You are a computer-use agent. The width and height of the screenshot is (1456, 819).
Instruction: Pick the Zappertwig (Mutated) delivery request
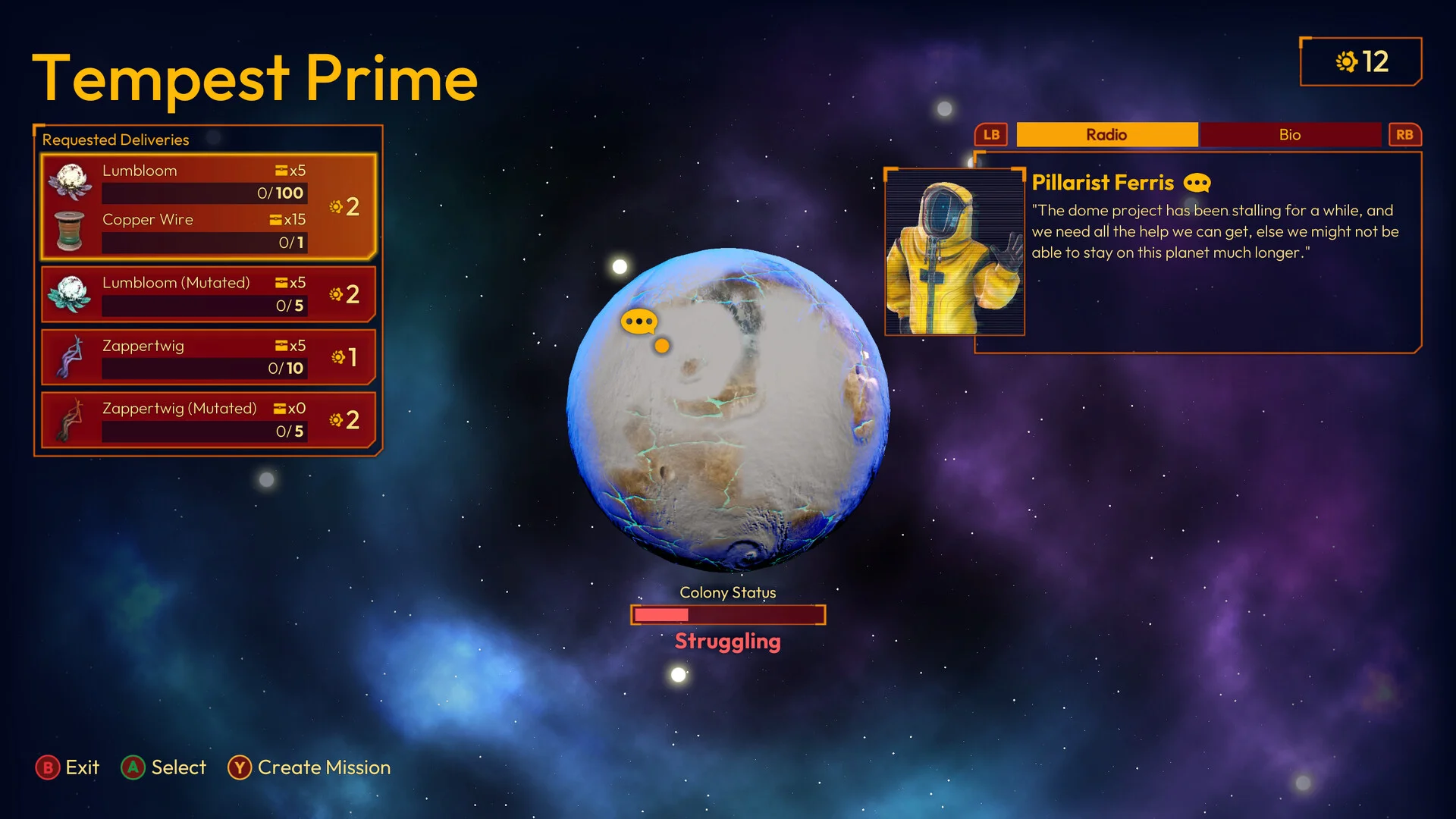coord(209,419)
